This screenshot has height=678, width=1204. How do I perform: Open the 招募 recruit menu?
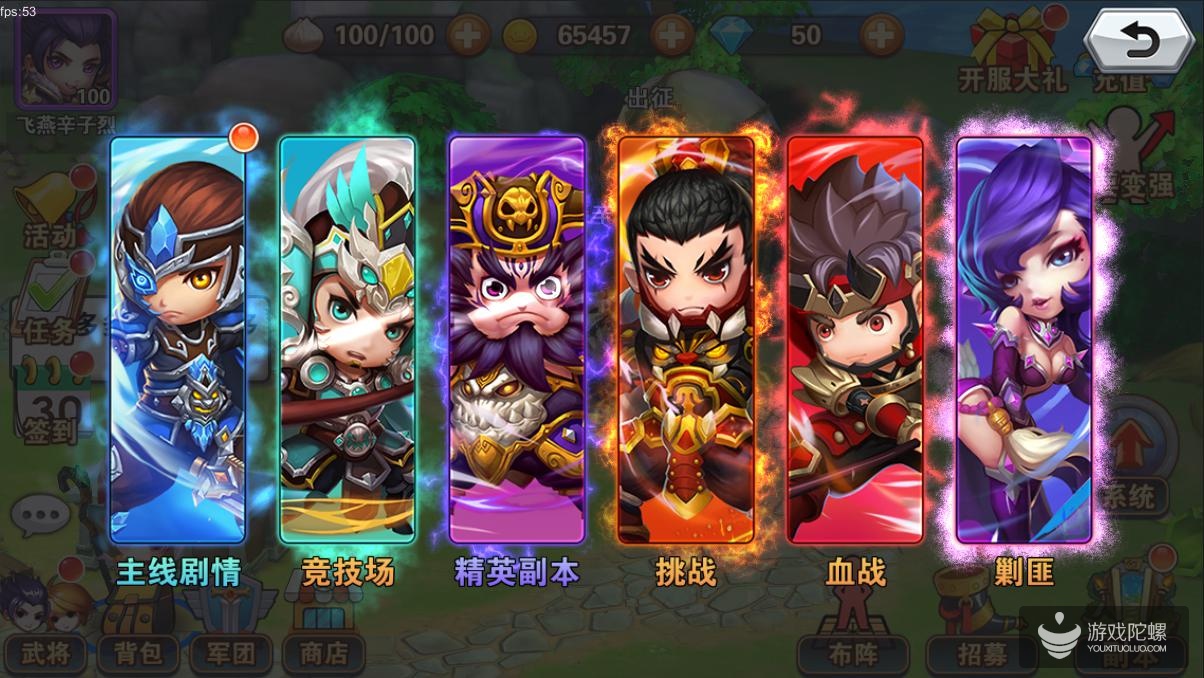(967, 655)
